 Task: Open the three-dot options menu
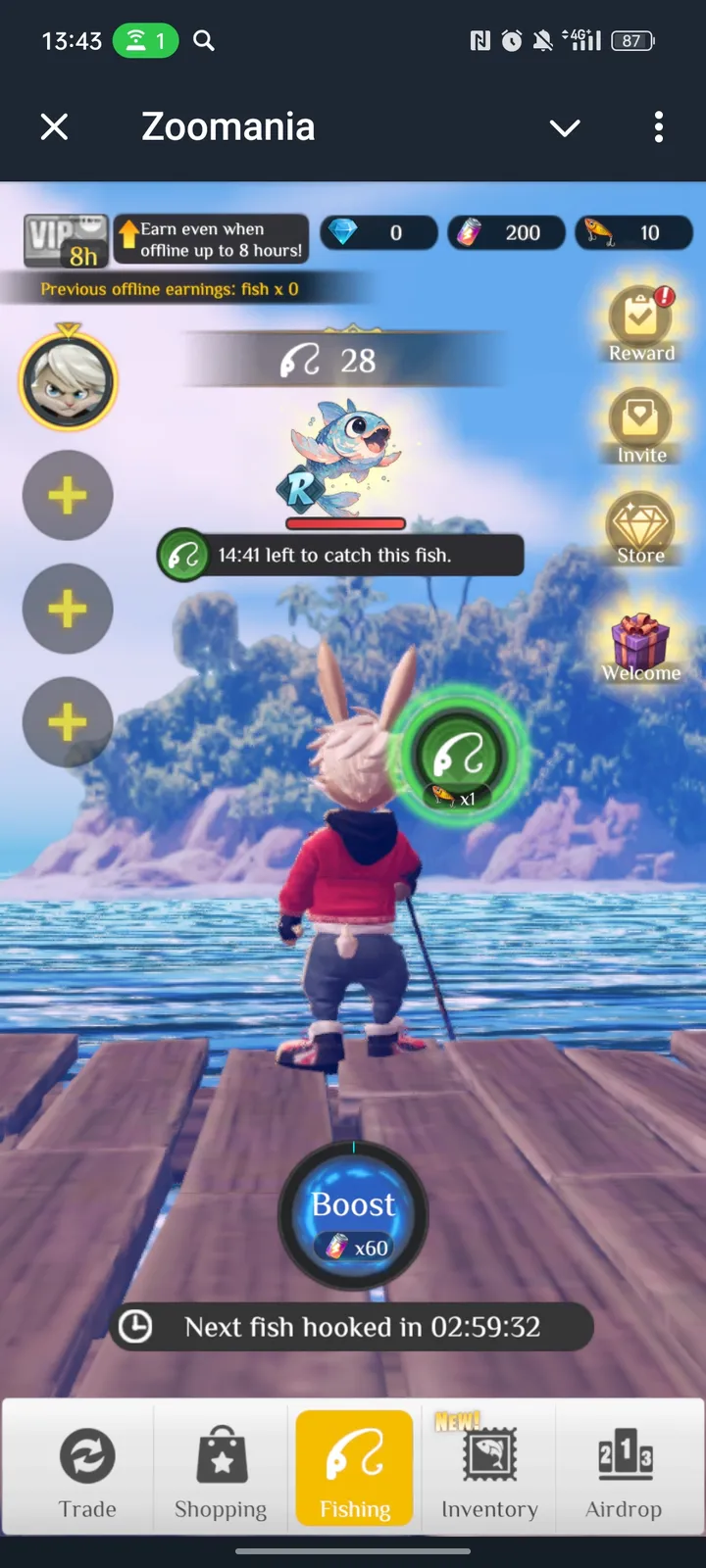click(x=658, y=126)
